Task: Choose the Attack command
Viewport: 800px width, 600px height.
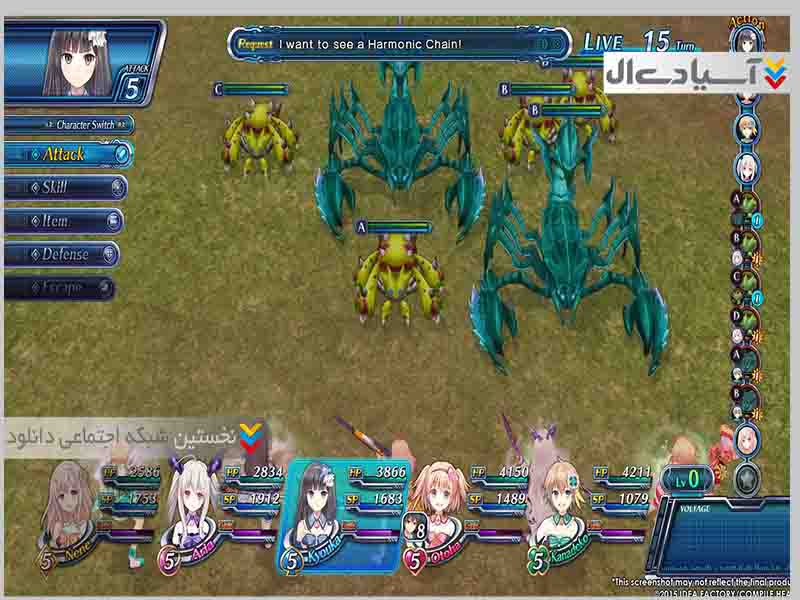Action: [66, 154]
